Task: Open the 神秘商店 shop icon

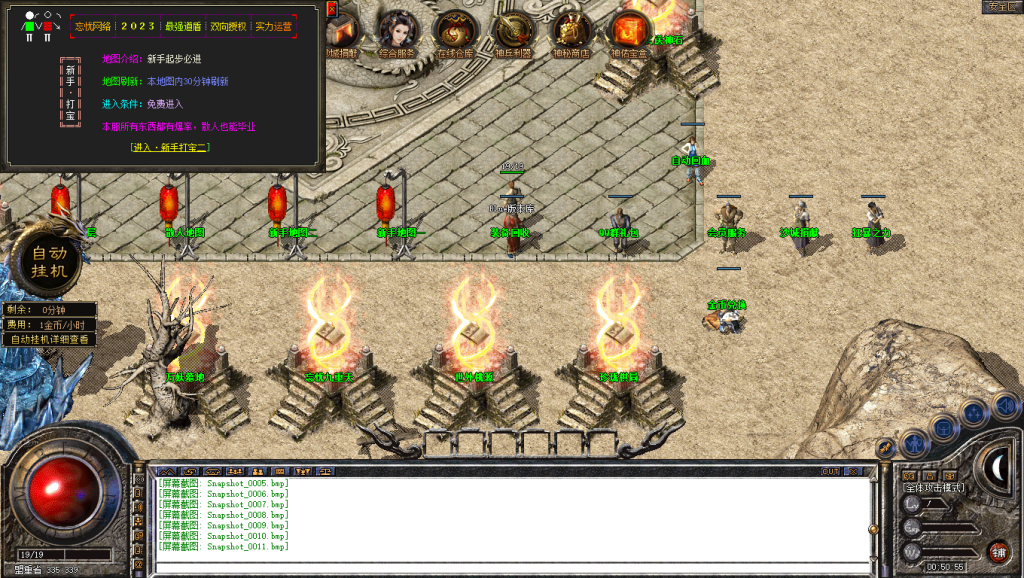Action: (571, 30)
